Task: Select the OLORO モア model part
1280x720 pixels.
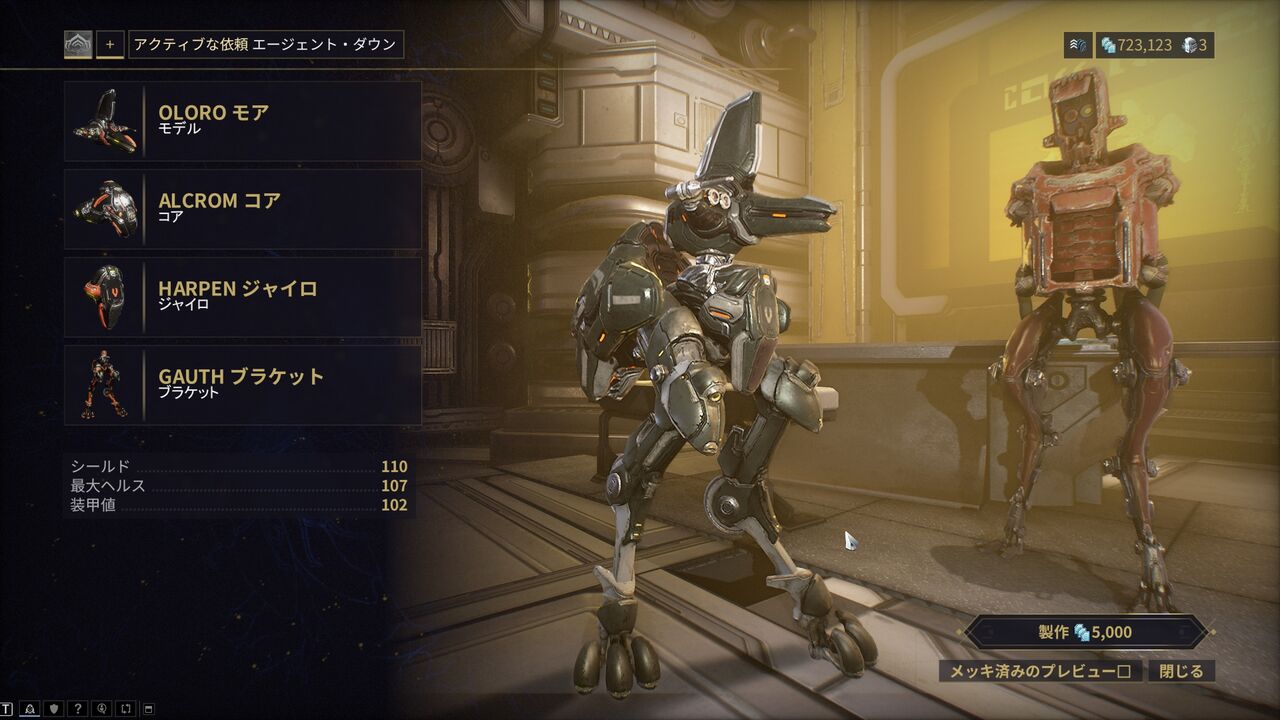Action: [242, 120]
